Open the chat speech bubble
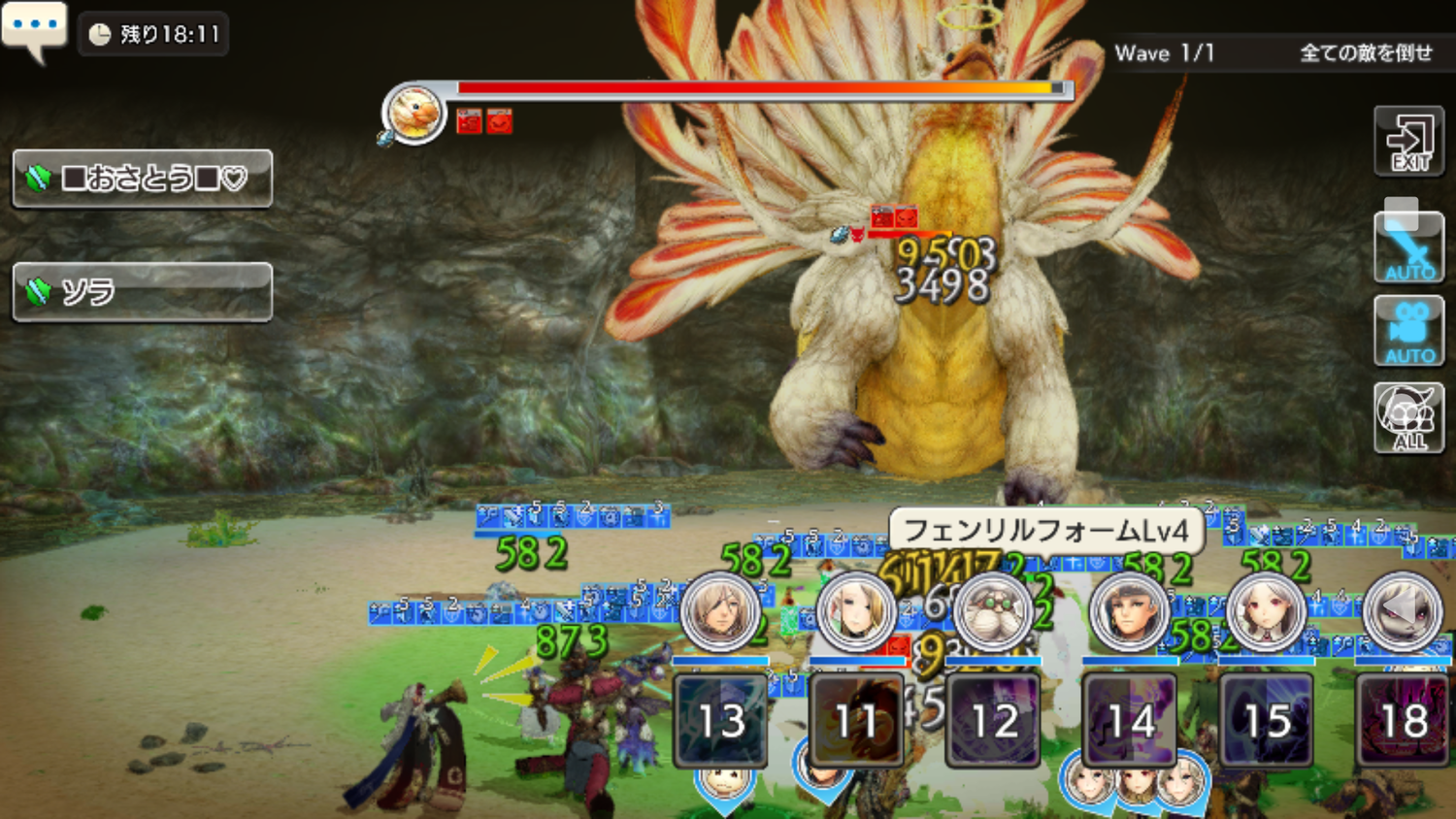Image resolution: width=1456 pixels, height=819 pixels. click(34, 28)
